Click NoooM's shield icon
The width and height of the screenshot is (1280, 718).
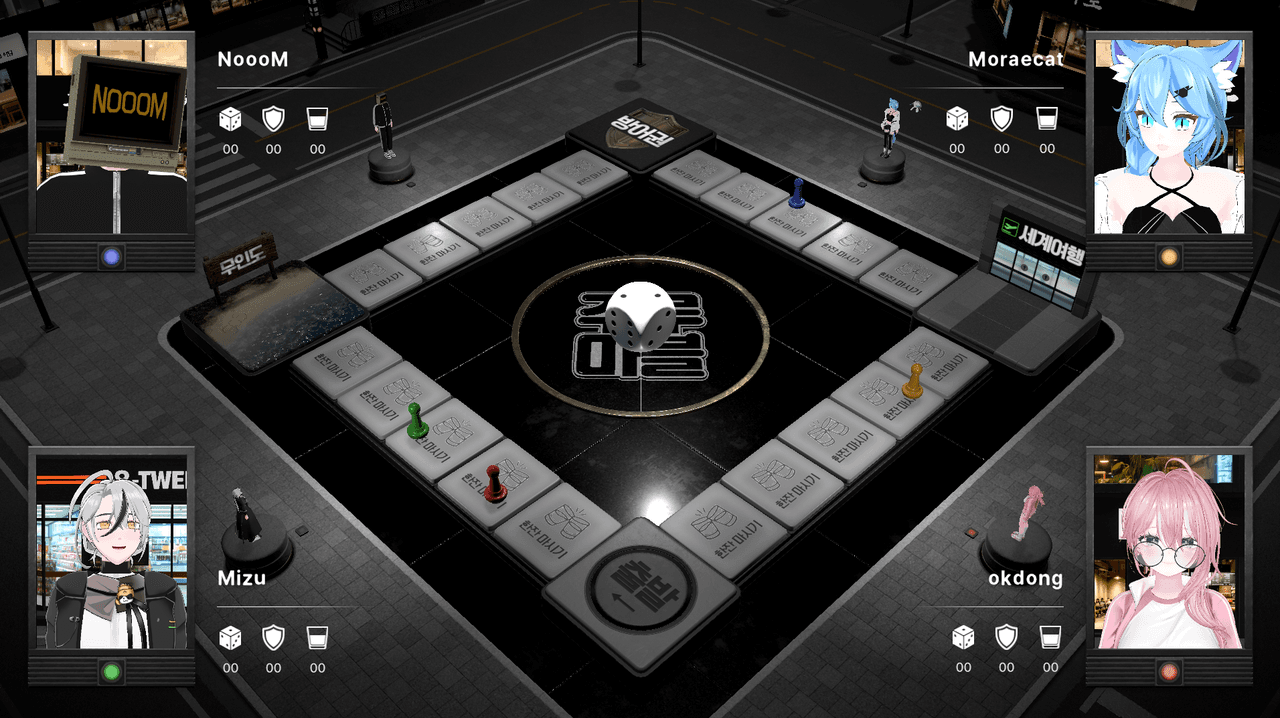(x=273, y=120)
